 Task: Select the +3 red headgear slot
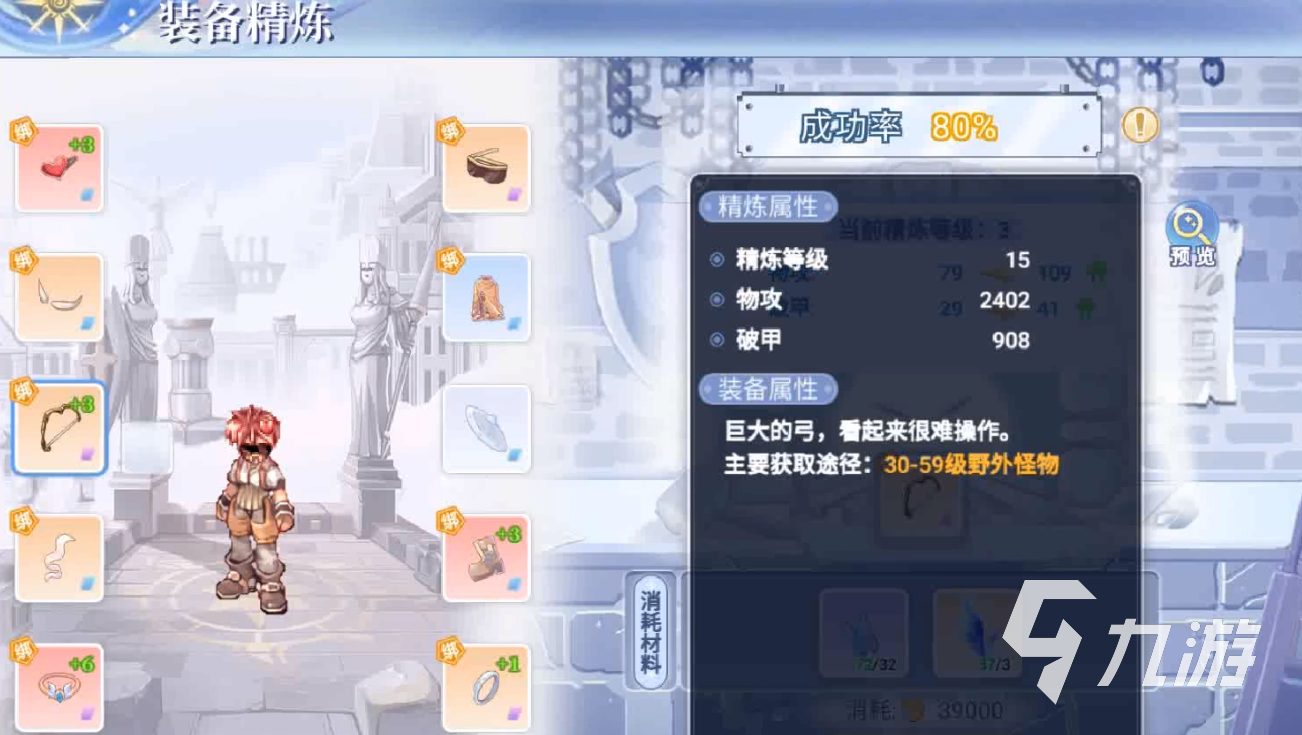[59, 166]
